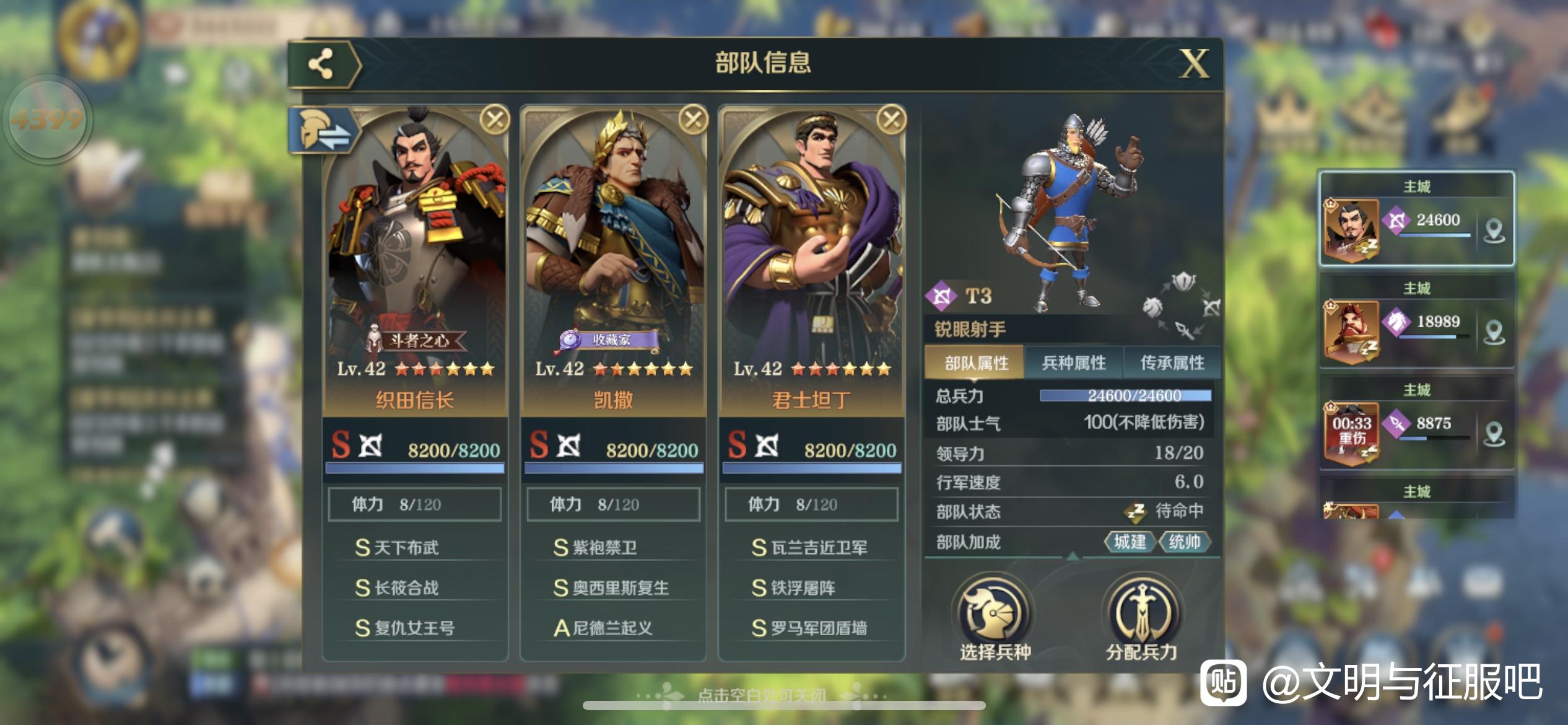This screenshot has height=725, width=1568.
Task: Remove 凯撒 from the troop
Action: (693, 119)
